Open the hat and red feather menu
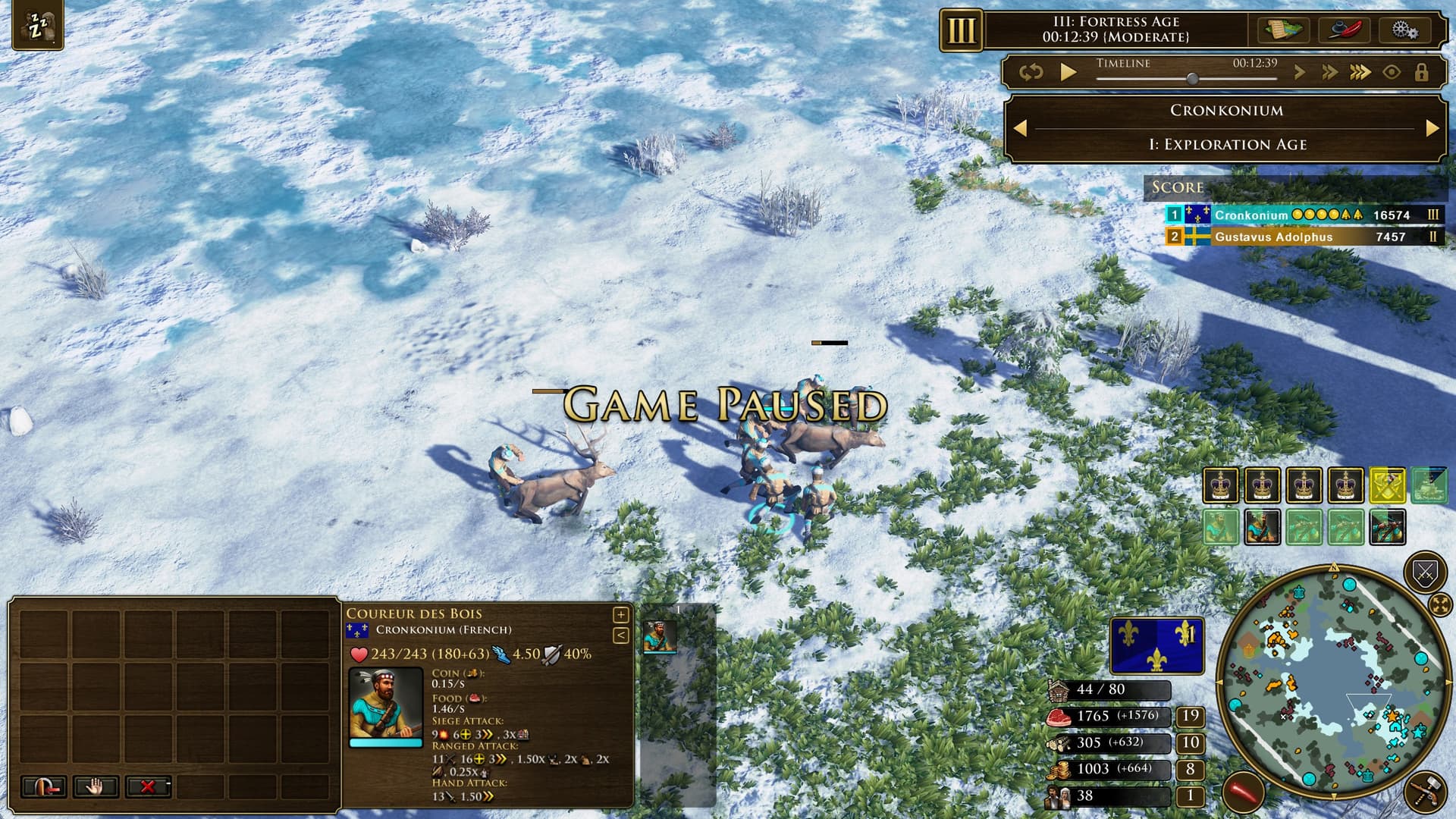 [1344, 30]
